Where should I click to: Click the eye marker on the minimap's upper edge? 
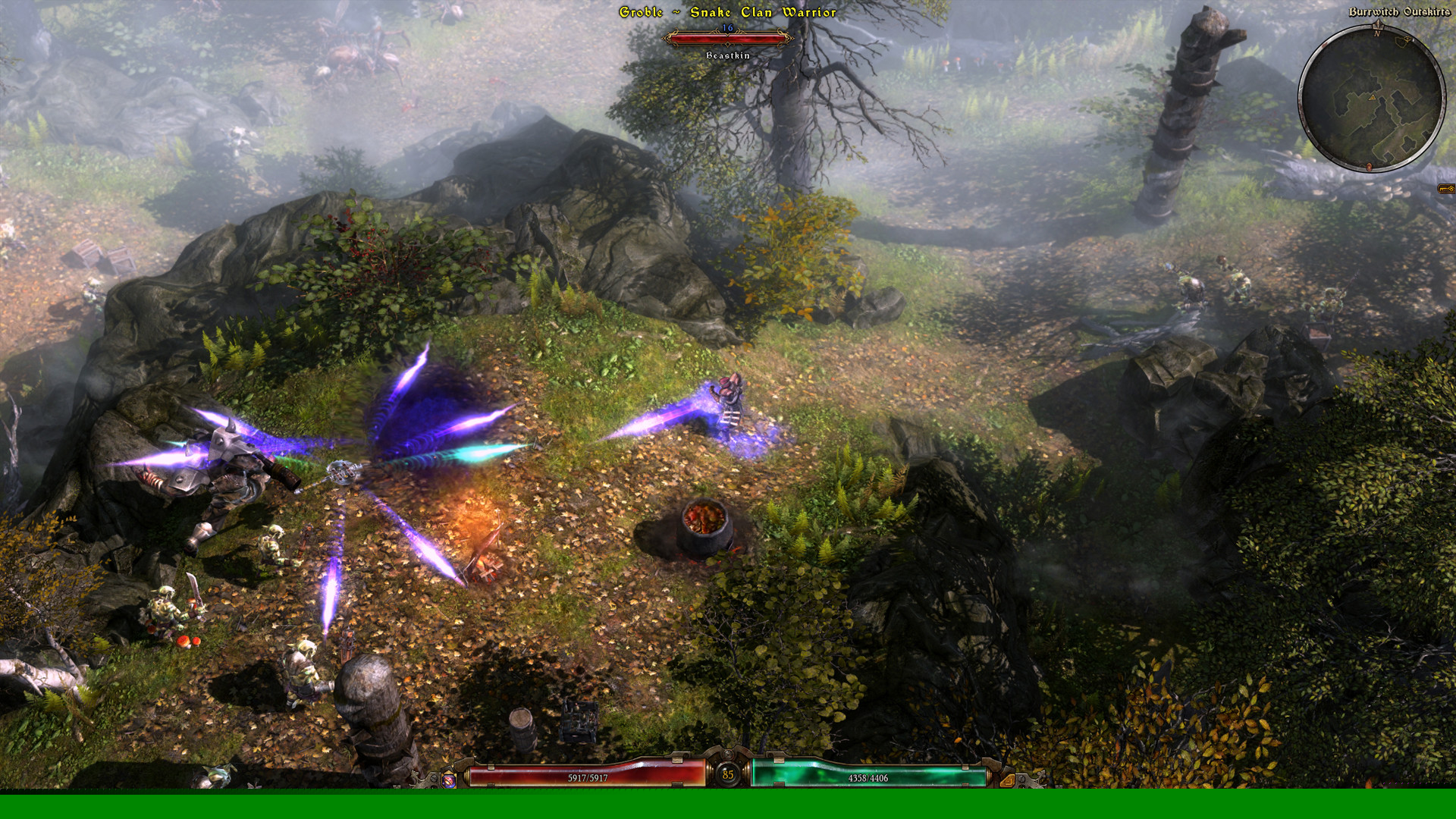coord(1406,39)
